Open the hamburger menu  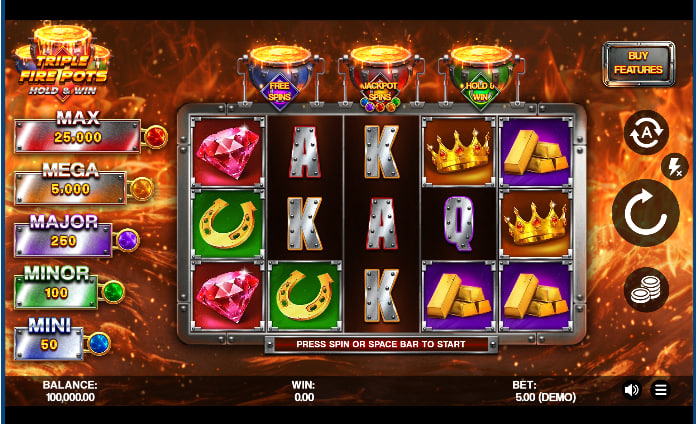[660, 390]
